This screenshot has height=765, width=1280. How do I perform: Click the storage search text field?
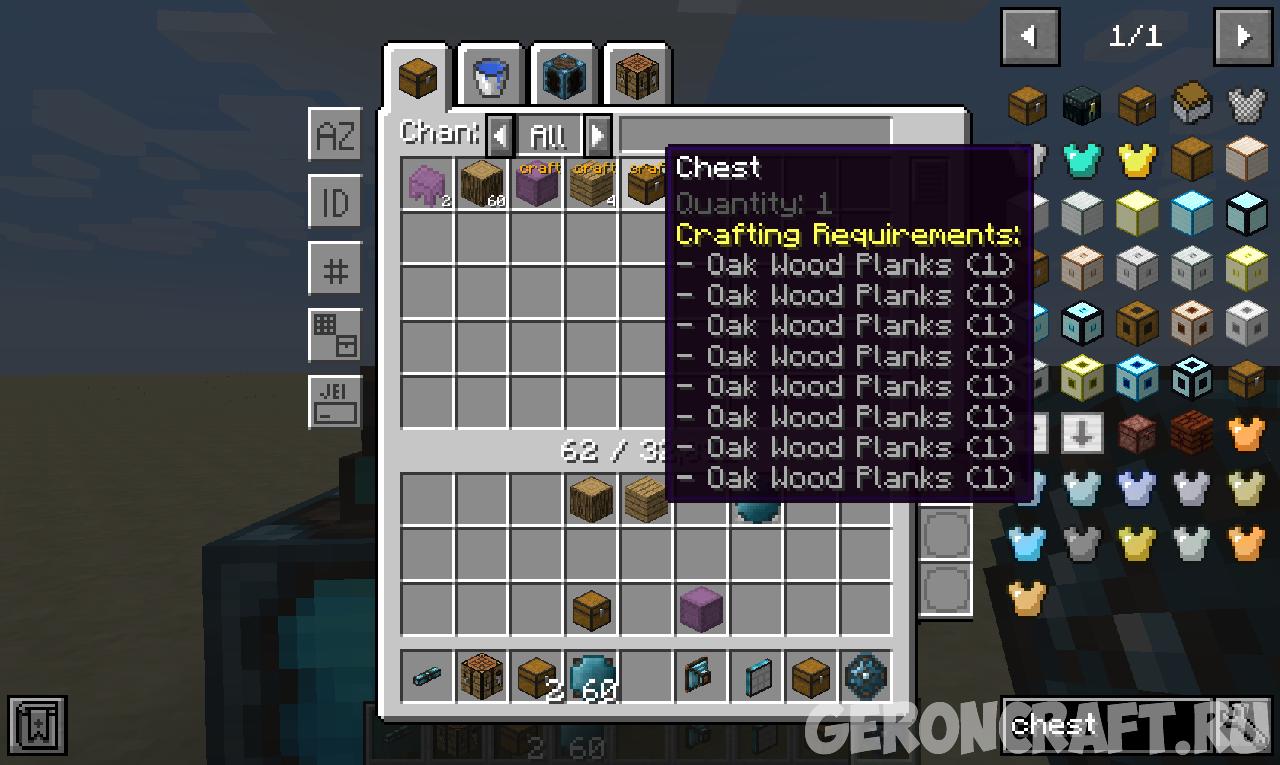(755, 134)
